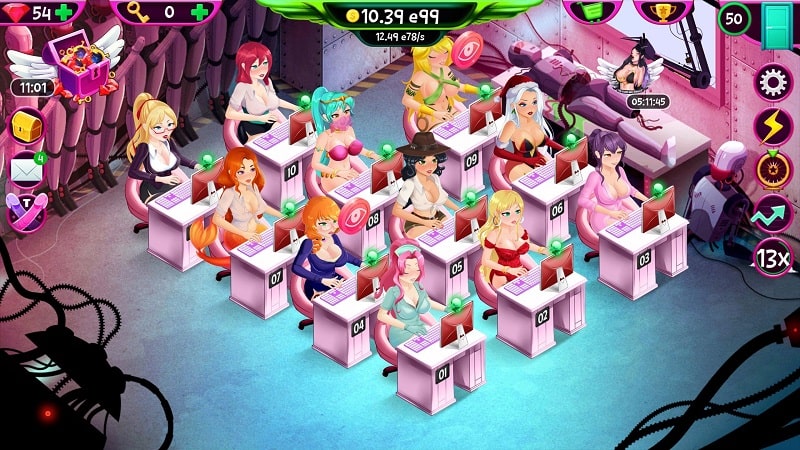Open the gear settings menu
The image size is (800, 450).
tap(773, 82)
